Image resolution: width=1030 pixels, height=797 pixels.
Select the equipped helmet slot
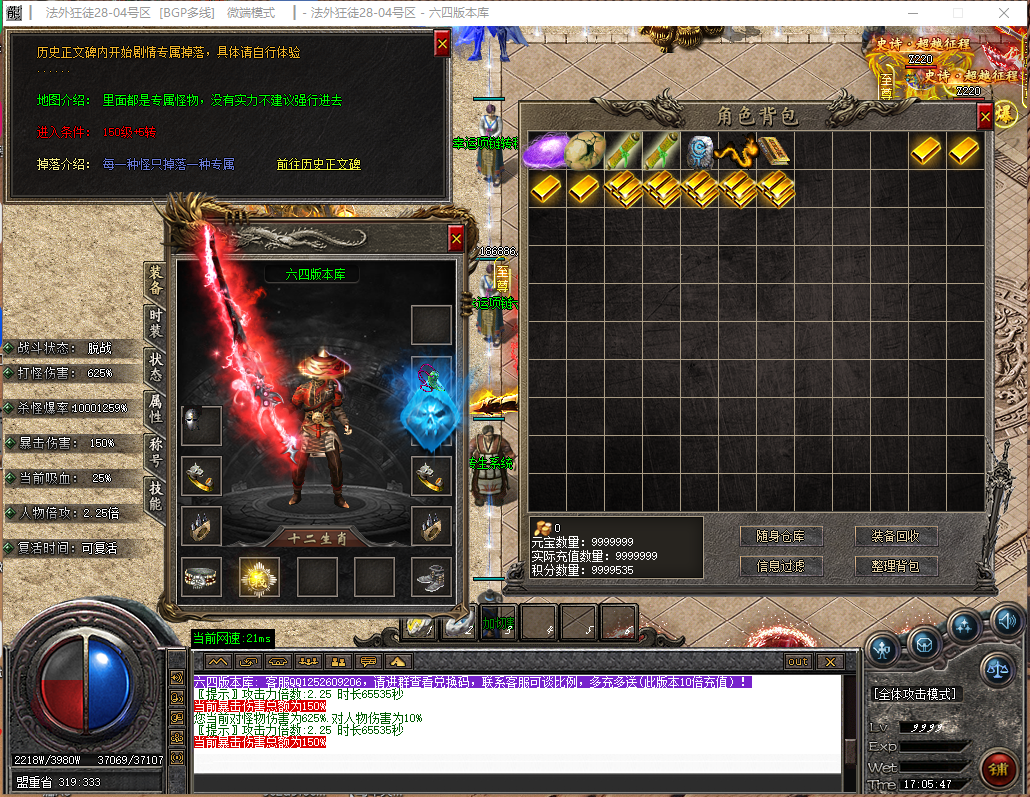tap(201, 425)
